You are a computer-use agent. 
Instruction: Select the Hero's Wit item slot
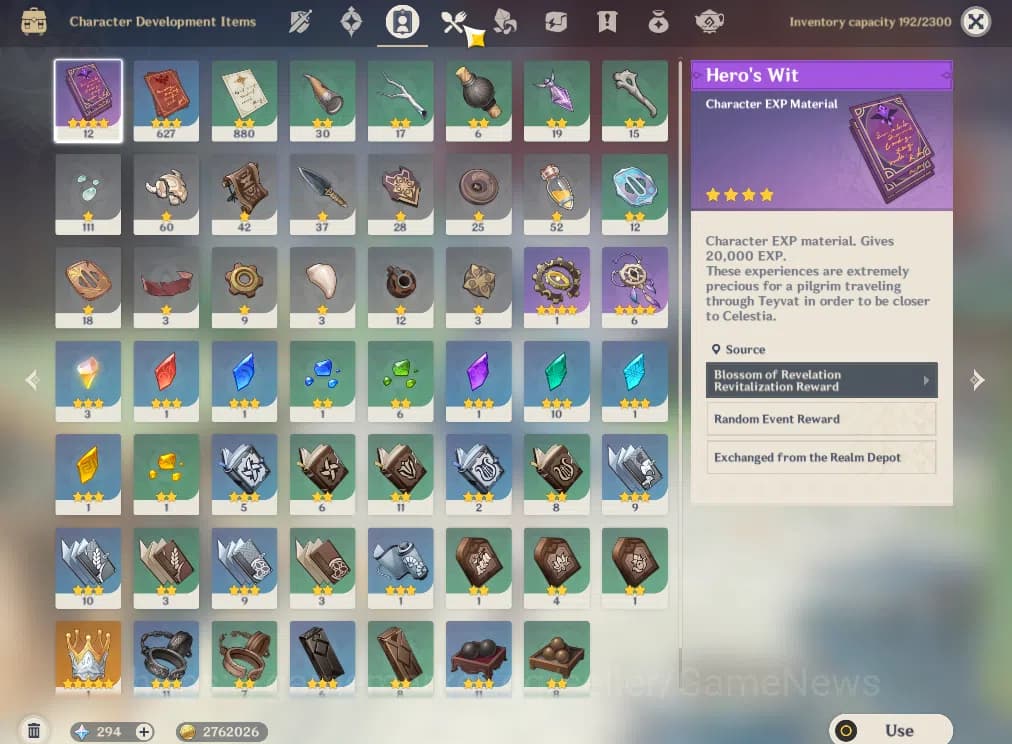[x=88, y=99]
